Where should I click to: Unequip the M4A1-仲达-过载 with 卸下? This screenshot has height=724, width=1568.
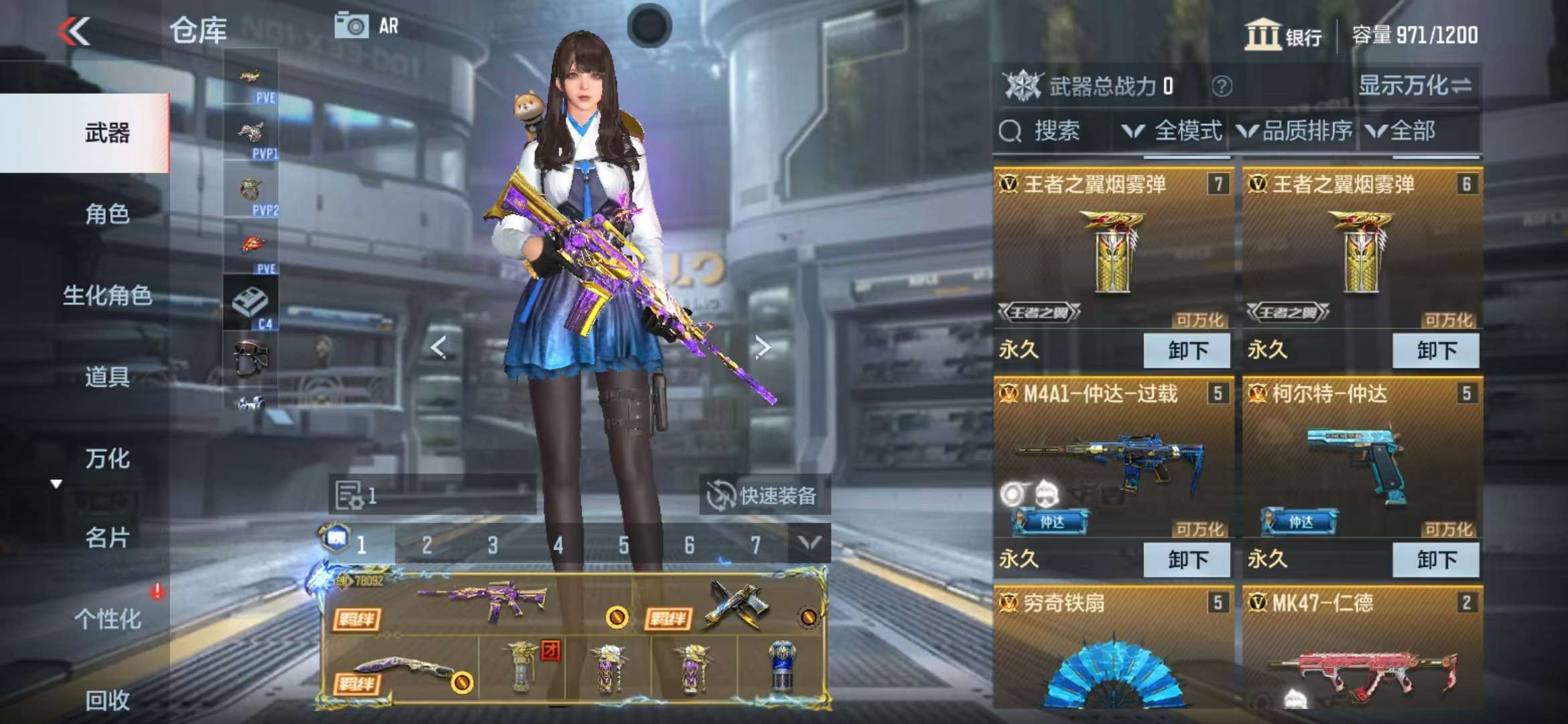1187,560
